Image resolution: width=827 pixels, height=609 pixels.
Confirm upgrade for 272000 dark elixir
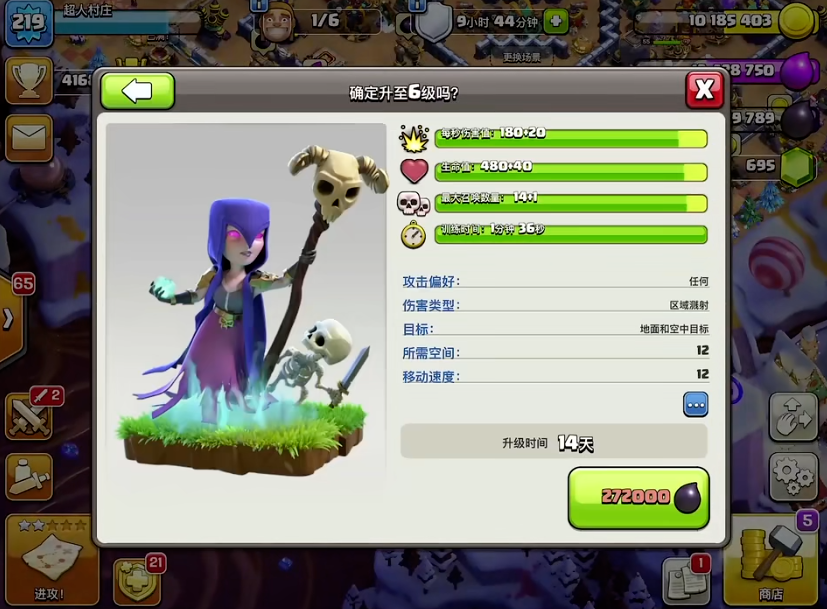[x=638, y=497]
